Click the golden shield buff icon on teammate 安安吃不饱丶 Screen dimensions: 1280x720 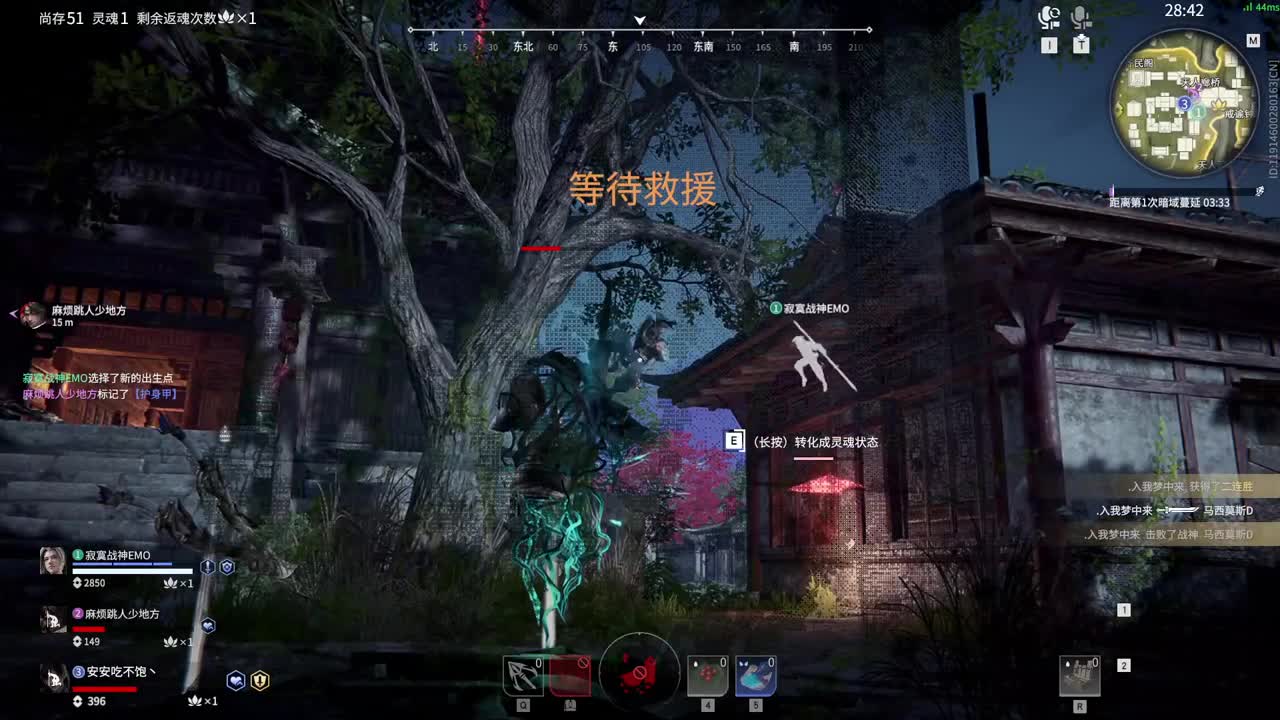point(258,680)
